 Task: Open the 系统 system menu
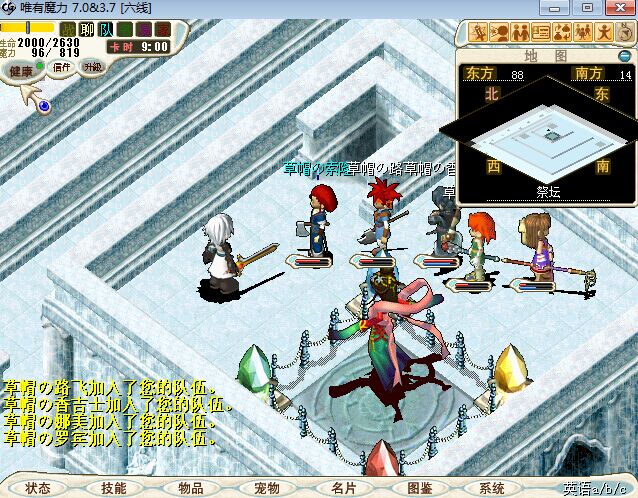pos(492,488)
